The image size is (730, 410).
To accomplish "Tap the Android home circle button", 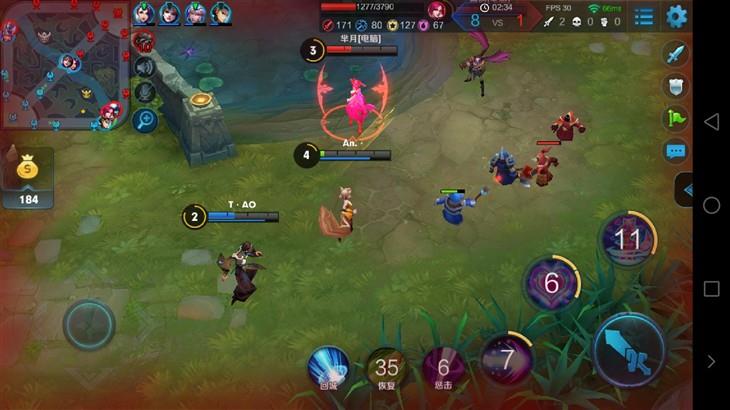I will (711, 205).
